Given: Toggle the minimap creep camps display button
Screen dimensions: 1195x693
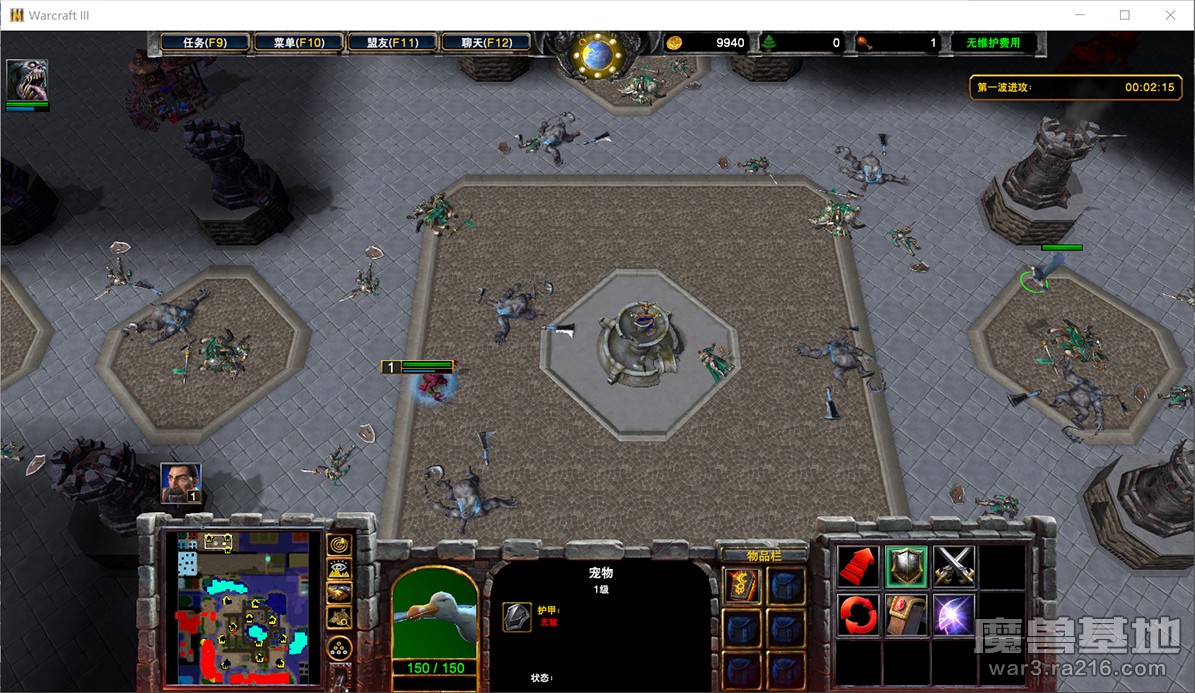Looking at the screenshot, I should tap(340, 616).
